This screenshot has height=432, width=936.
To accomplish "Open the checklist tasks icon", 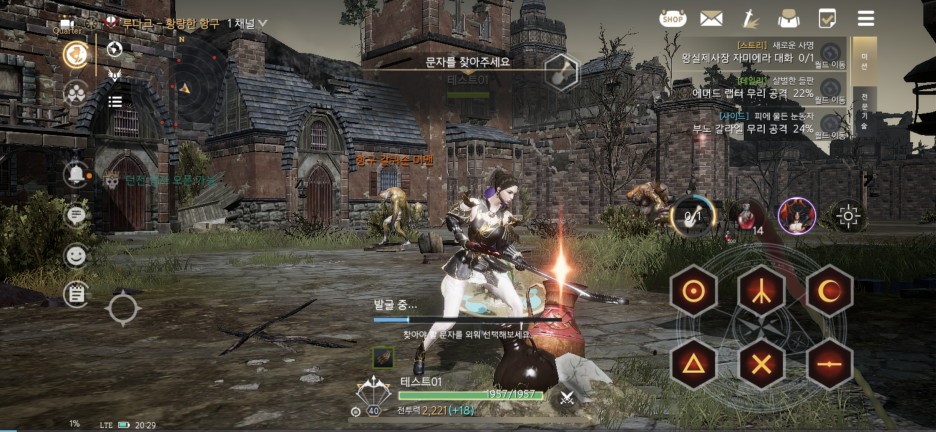I will (827, 18).
